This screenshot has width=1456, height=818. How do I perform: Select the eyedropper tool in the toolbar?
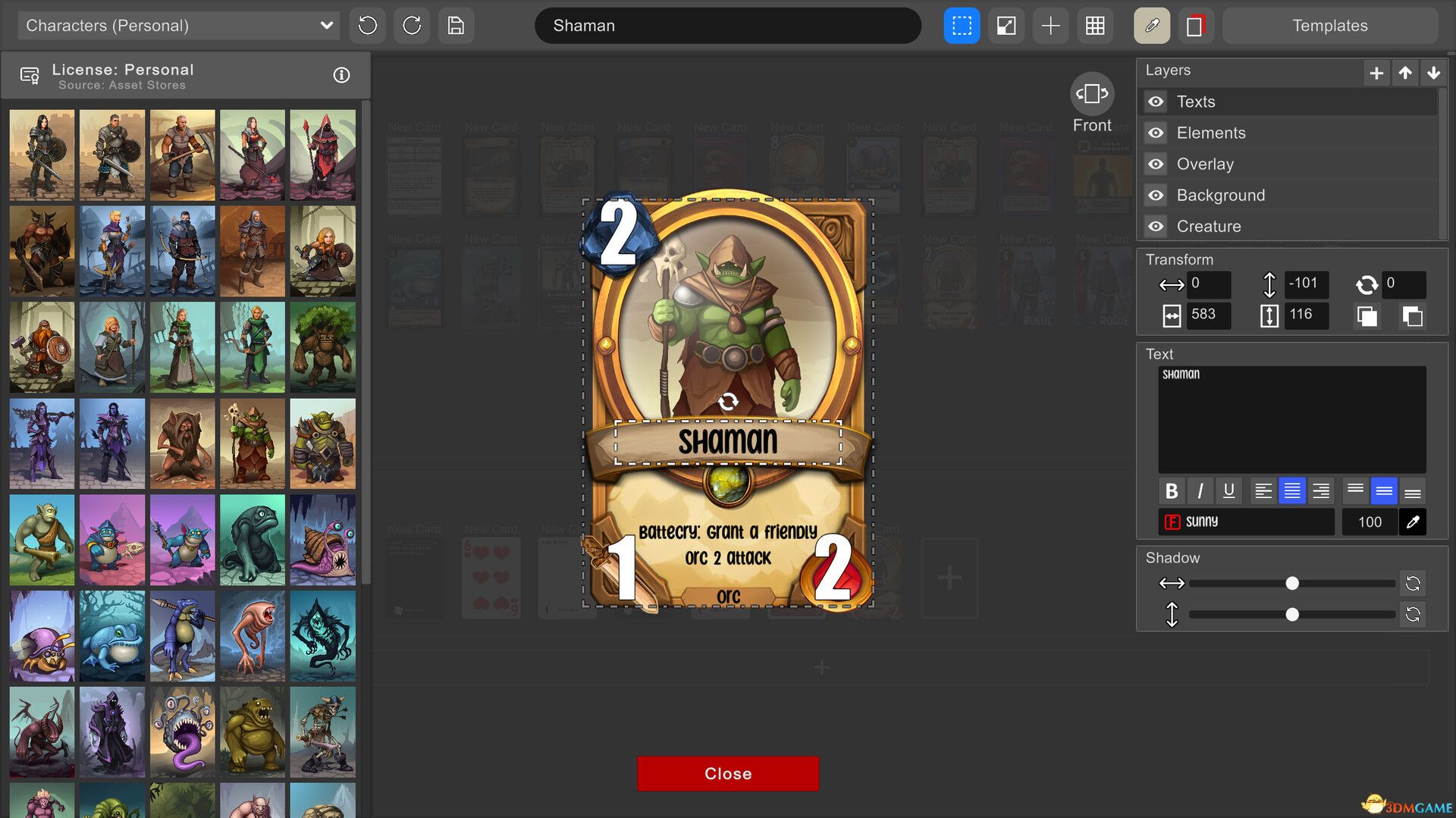(x=1151, y=25)
